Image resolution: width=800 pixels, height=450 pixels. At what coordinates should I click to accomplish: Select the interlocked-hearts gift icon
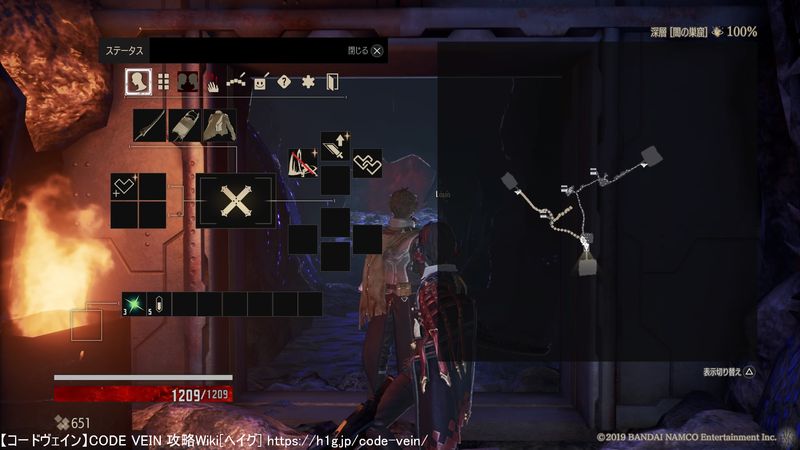367,163
